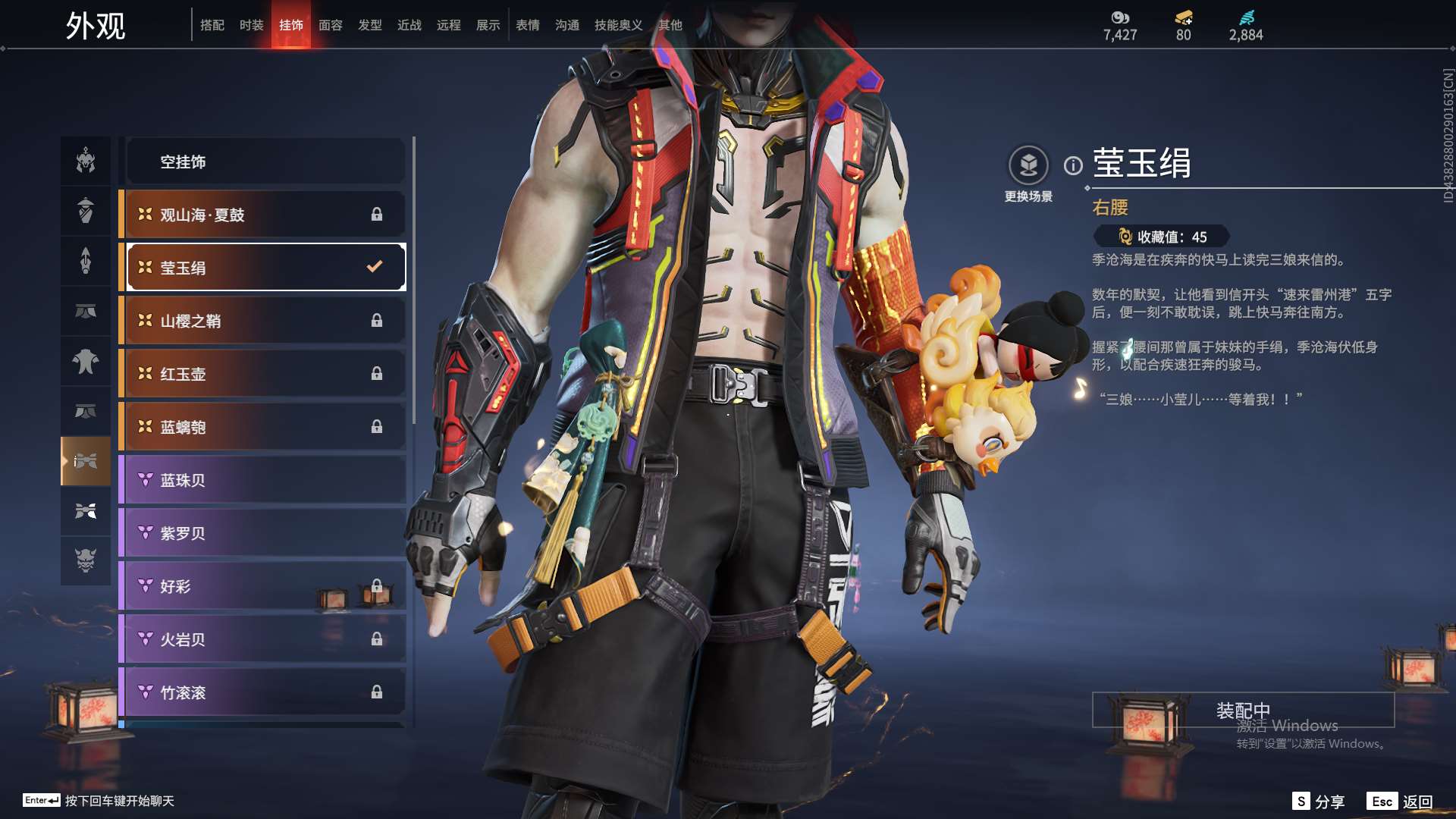
Task: Switch to the 表情 tab
Action: pos(527,25)
